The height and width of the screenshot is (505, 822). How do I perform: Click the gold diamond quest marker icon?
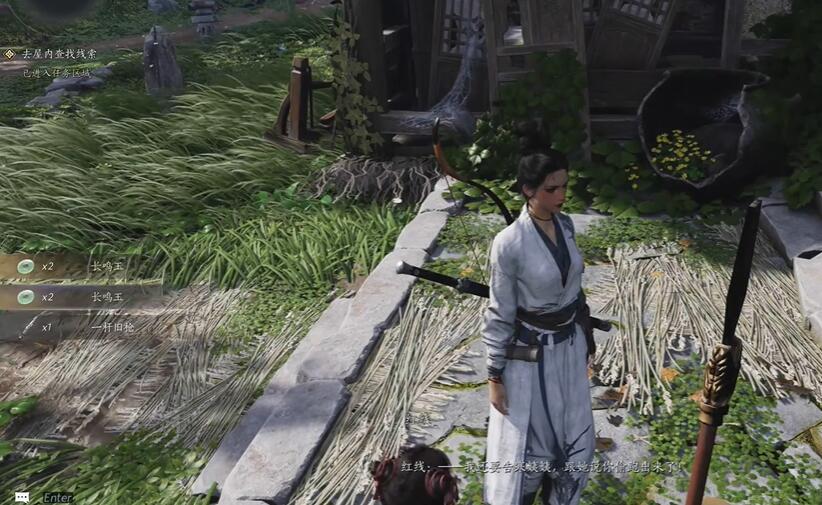tap(10, 54)
